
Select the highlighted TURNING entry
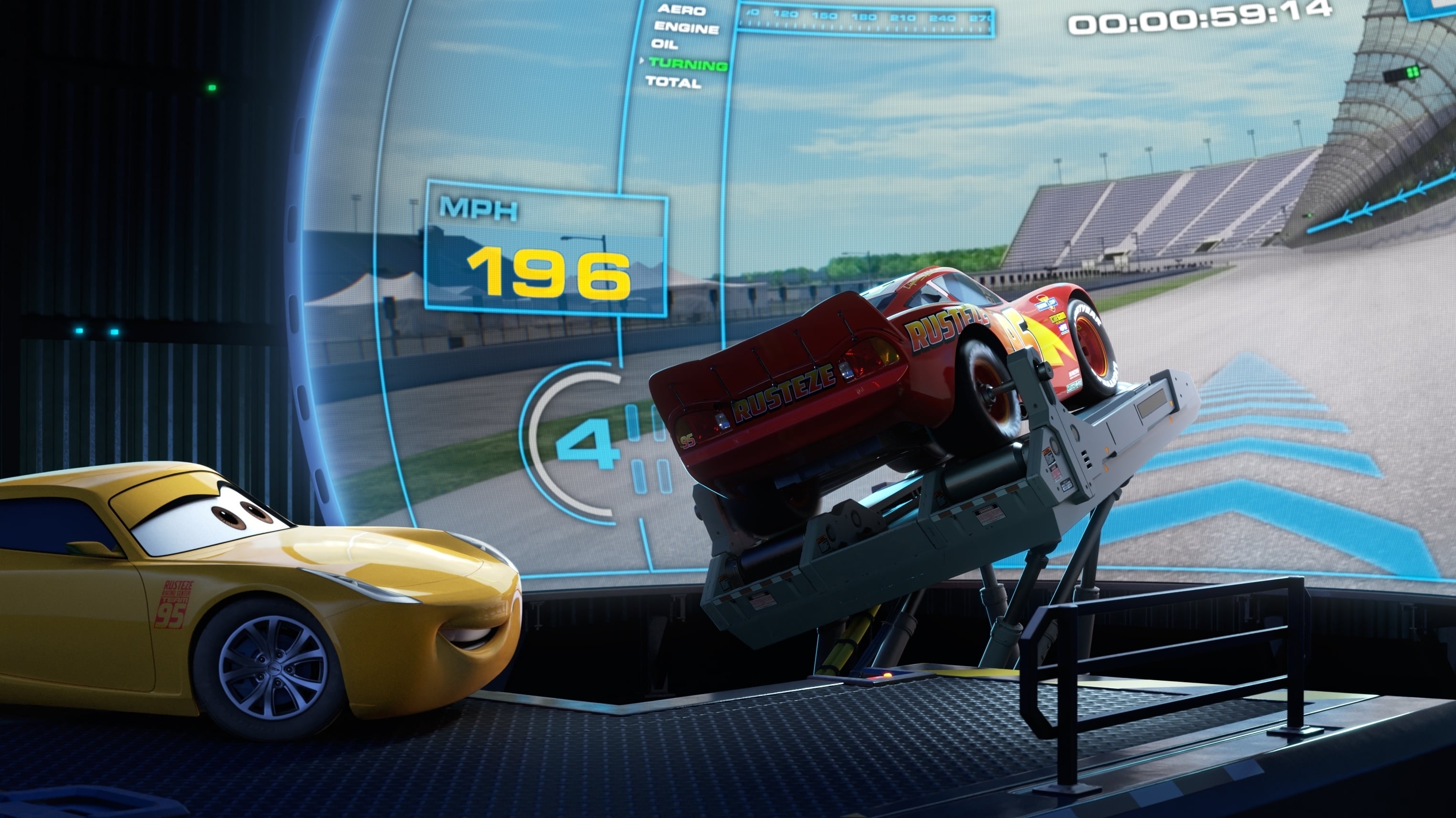(688, 64)
